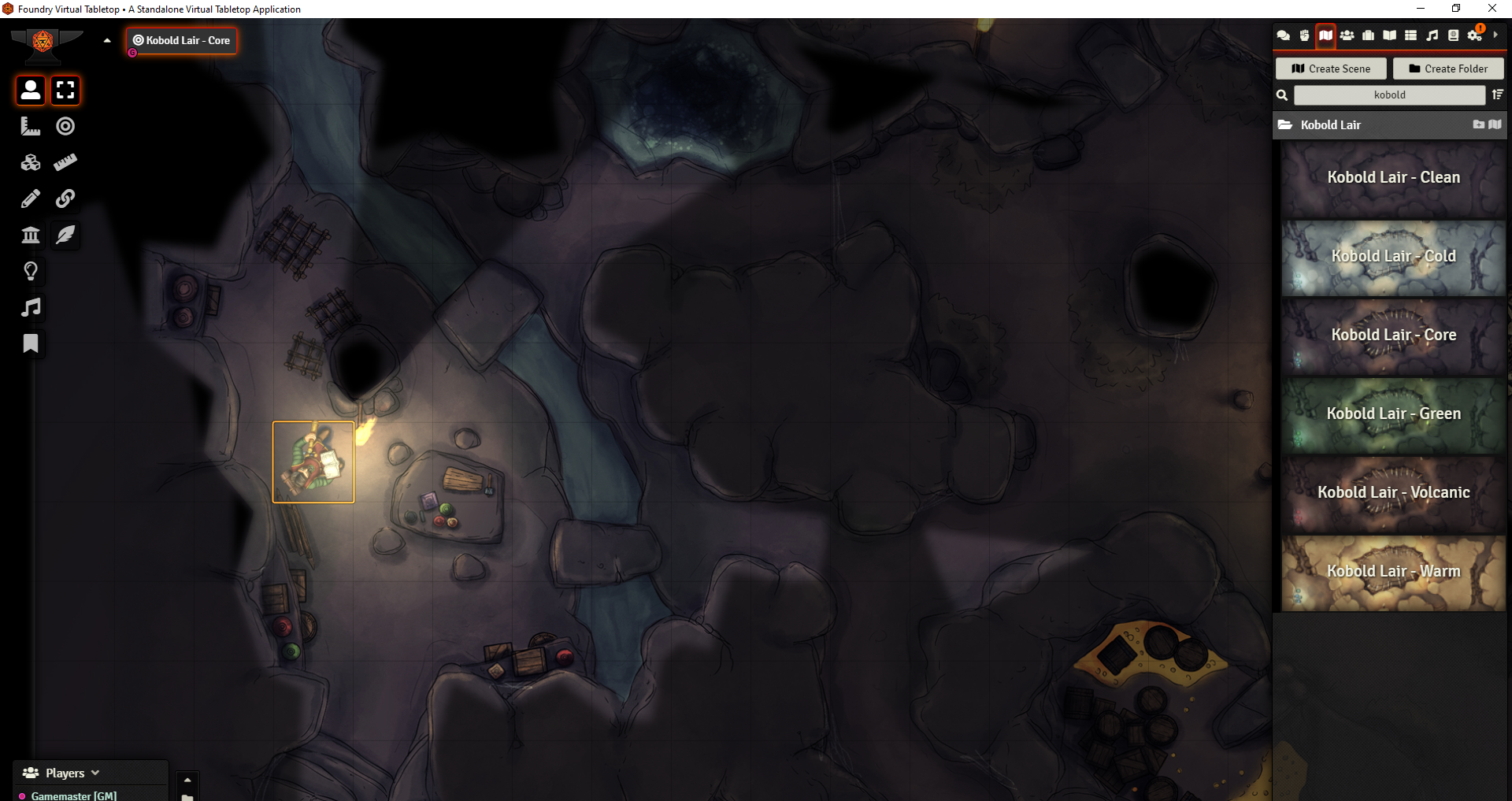Image resolution: width=1512 pixels, height=801 pixels.
Task: Open the Journal Notes bookmark tool
Action: tap(30, 343)
